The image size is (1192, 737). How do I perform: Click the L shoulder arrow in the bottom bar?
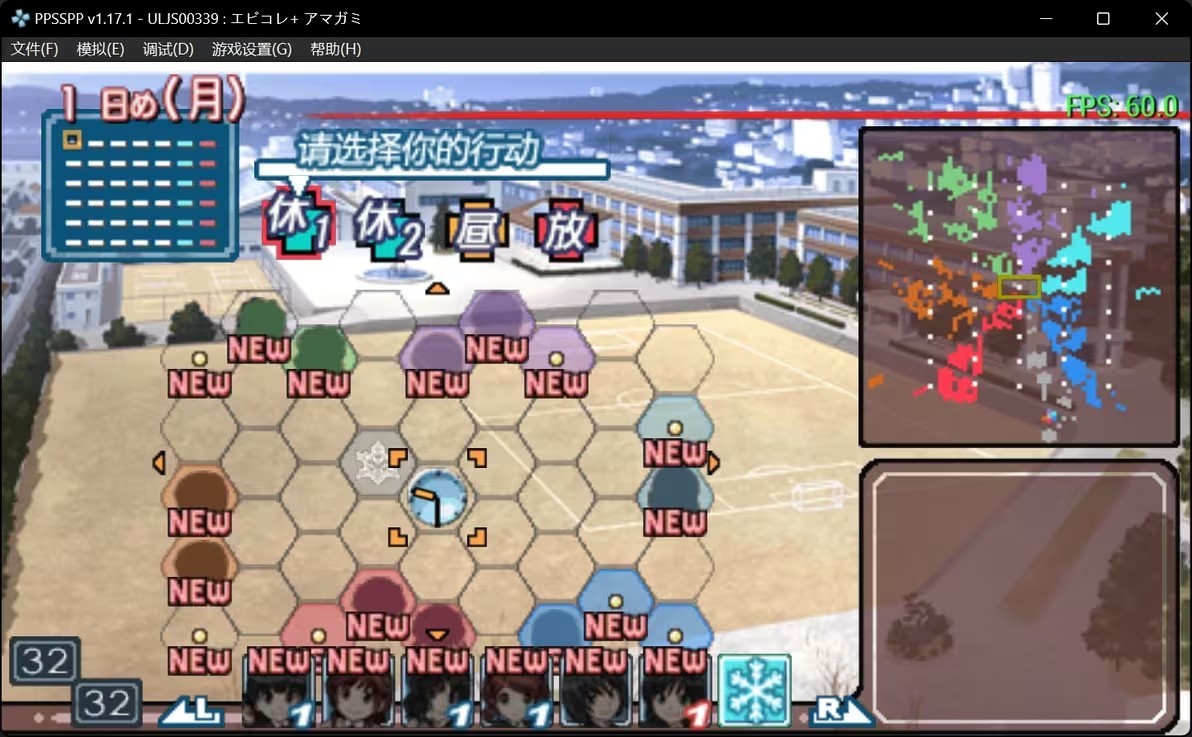[193, 709]
